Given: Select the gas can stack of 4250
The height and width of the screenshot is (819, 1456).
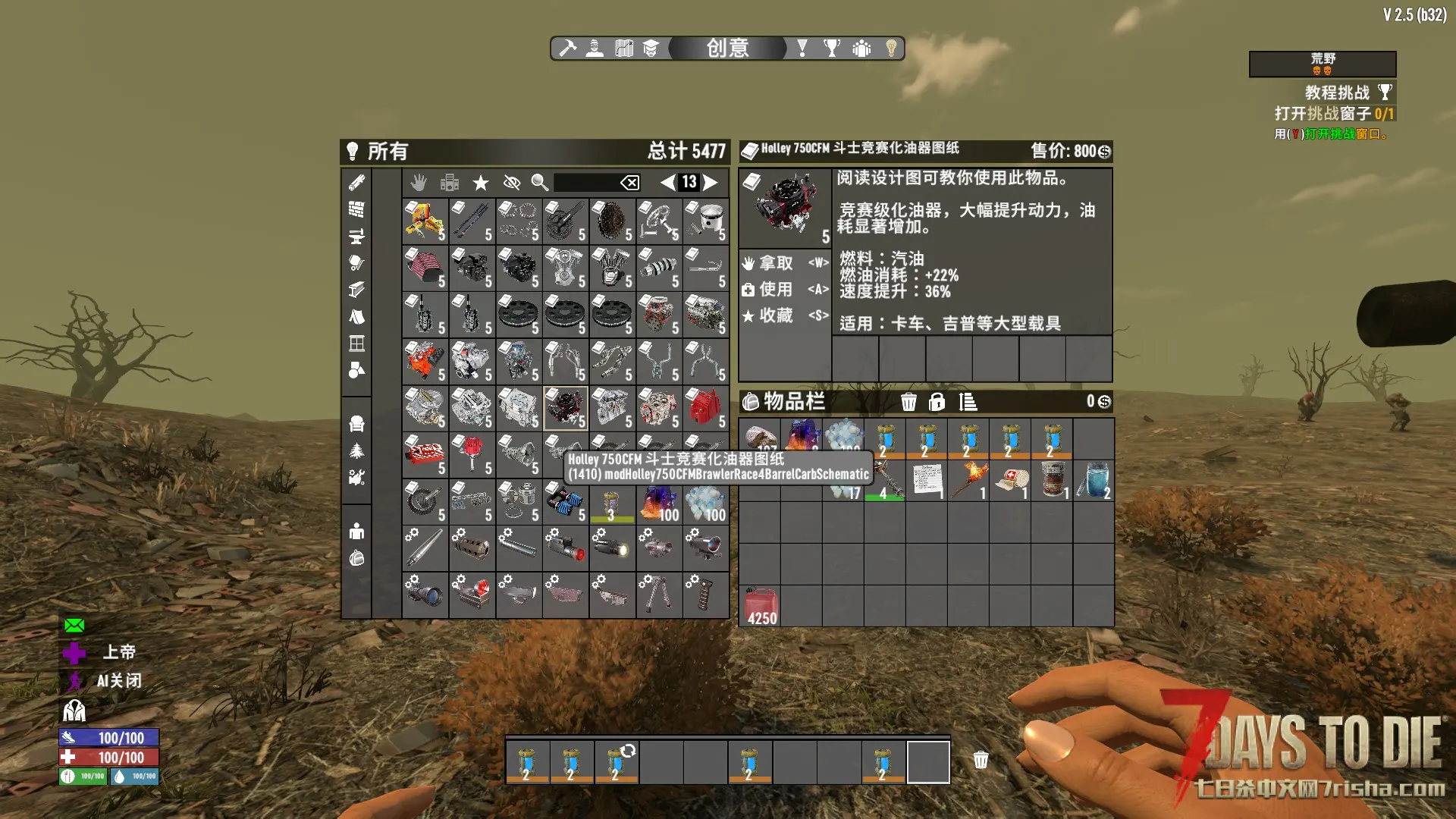Looking at the screenshot, I should tap(761, 607).
